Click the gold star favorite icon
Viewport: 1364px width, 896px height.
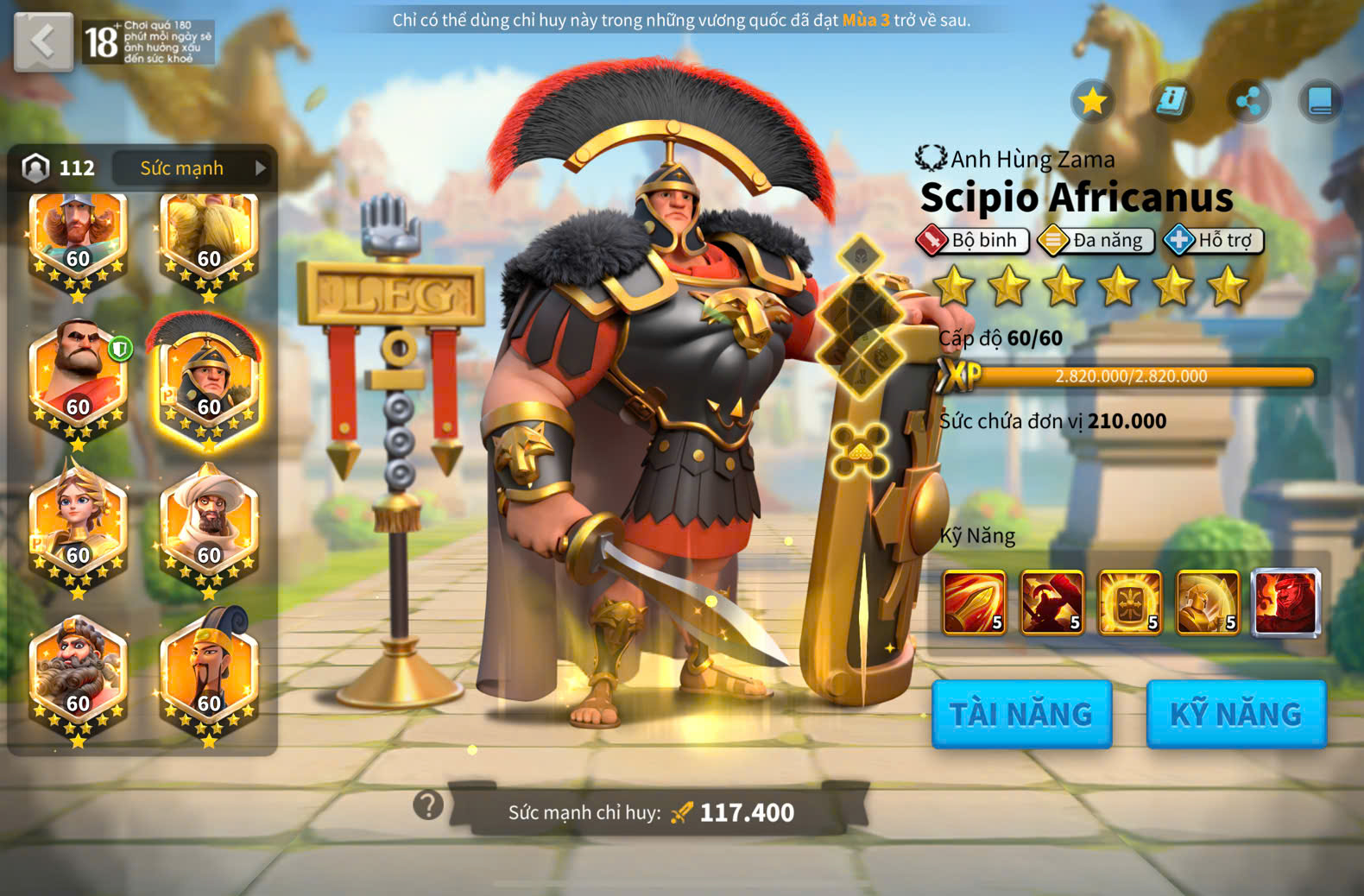[x=1092, y=101]
